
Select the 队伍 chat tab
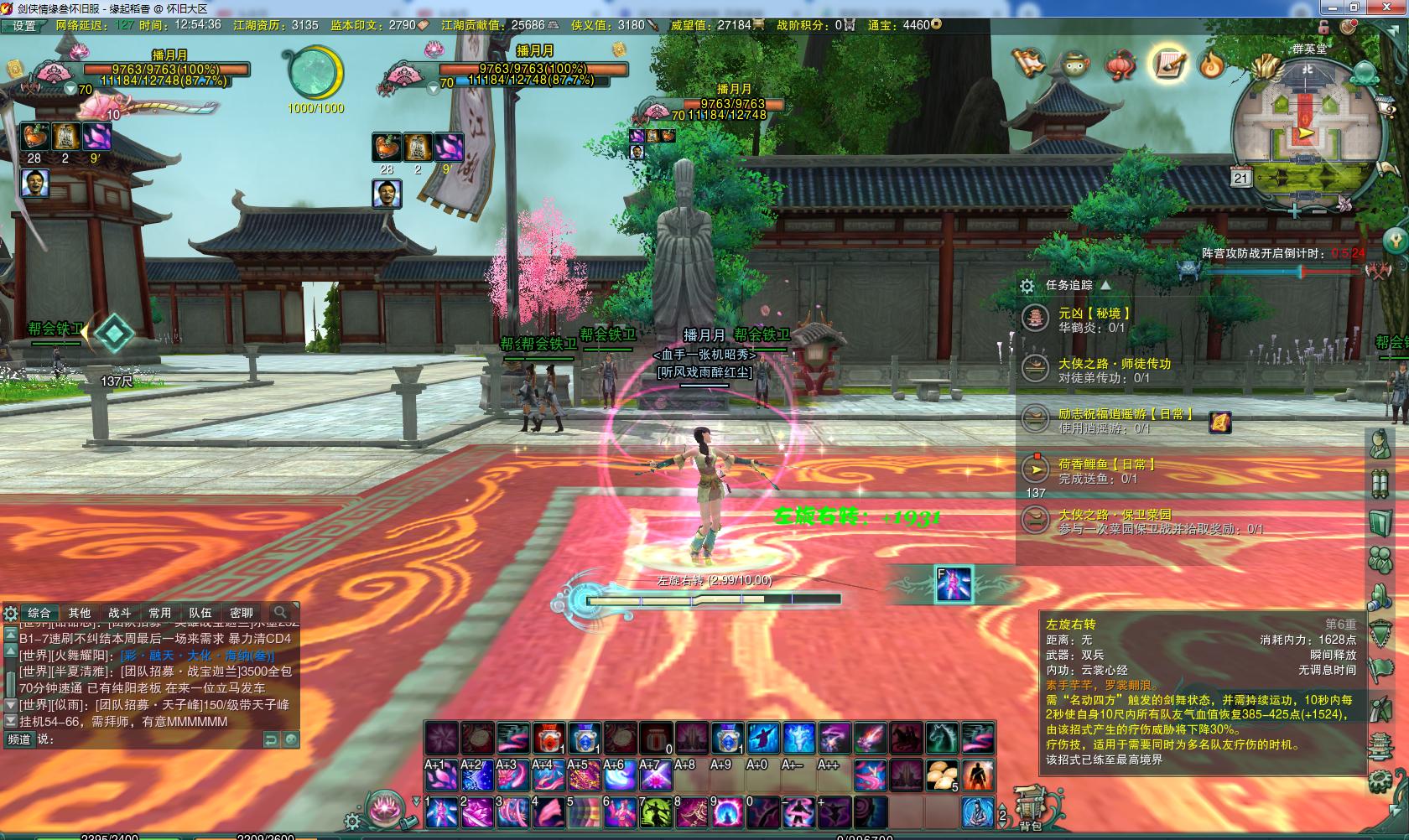[x=200, y=613]
